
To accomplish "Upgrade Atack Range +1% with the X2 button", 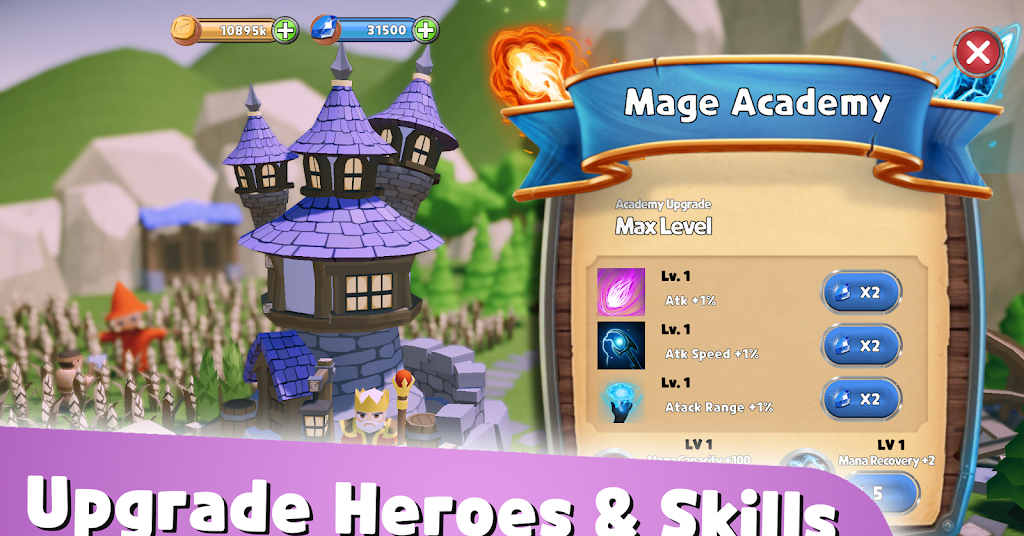I will coord(861,398).
